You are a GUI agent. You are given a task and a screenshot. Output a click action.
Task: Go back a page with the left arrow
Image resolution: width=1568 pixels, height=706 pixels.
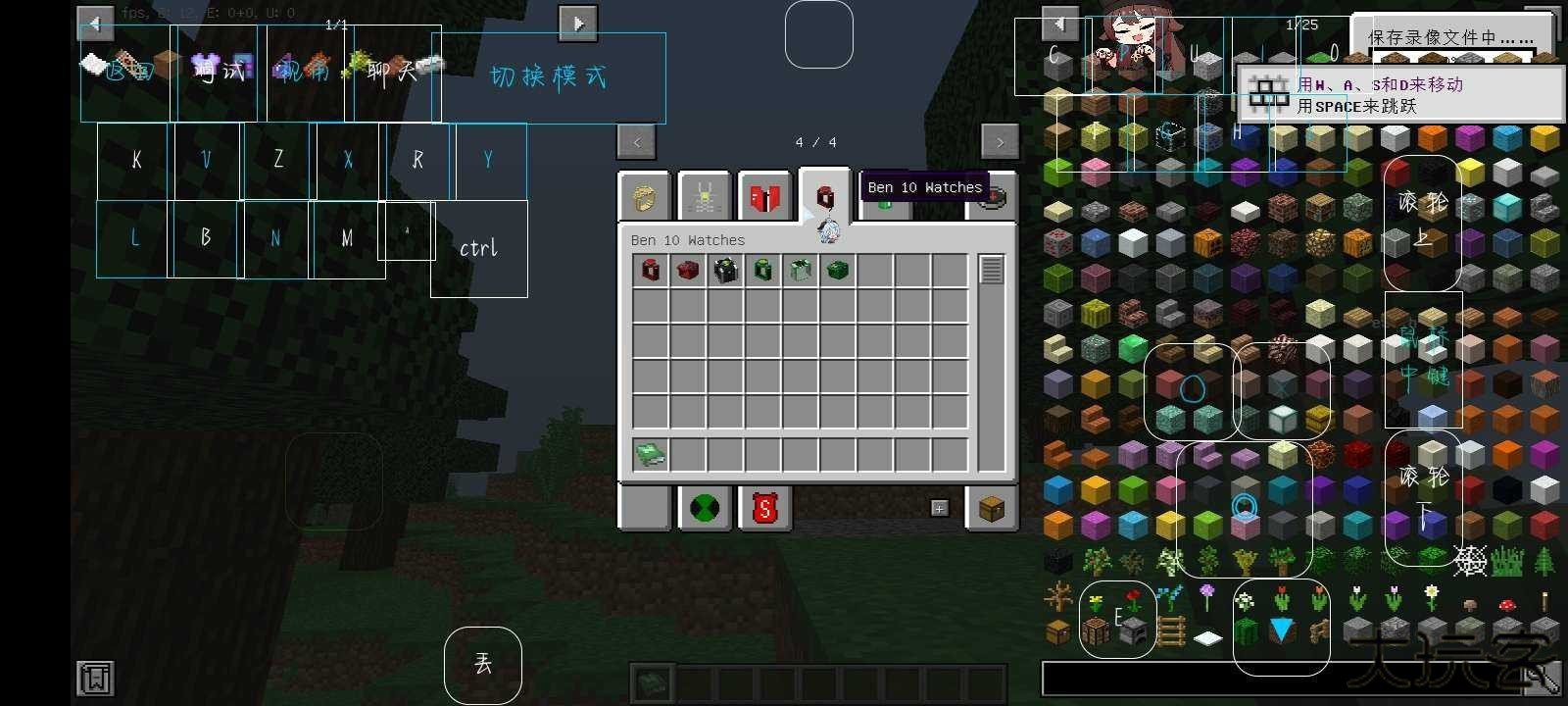(x=637, y=141)
